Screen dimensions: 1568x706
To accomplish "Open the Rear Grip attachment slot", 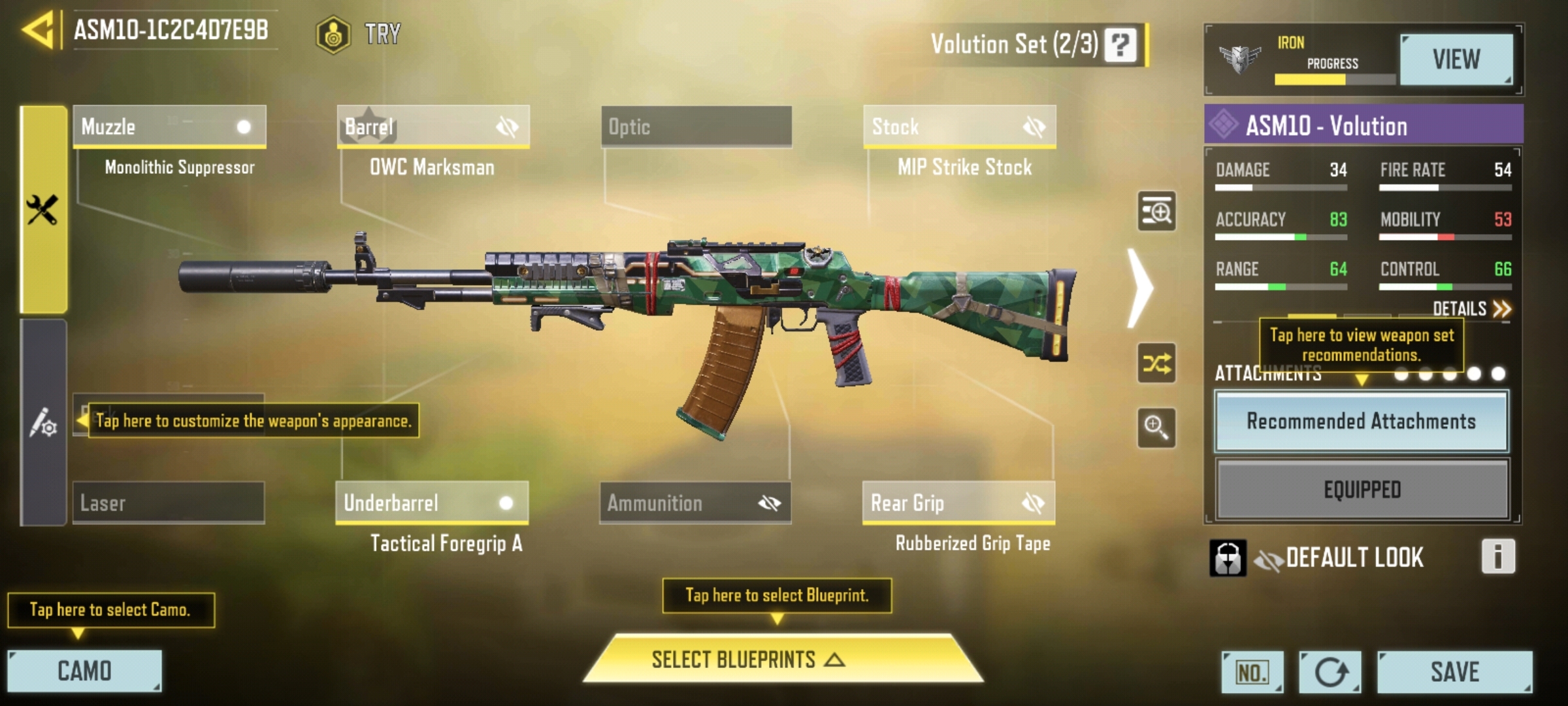I will click(x=958, y=503).
